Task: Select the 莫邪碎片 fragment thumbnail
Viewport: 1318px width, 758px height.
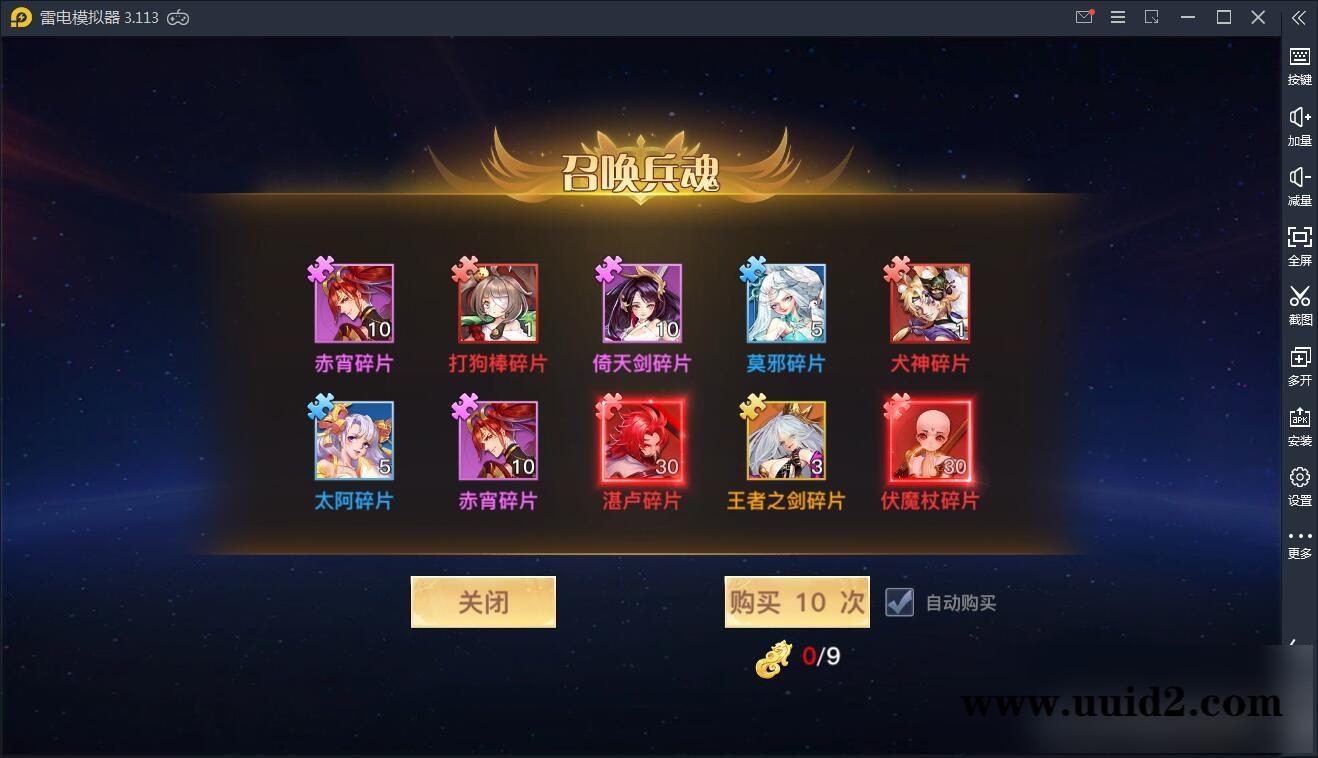Action: click(784, 303)
